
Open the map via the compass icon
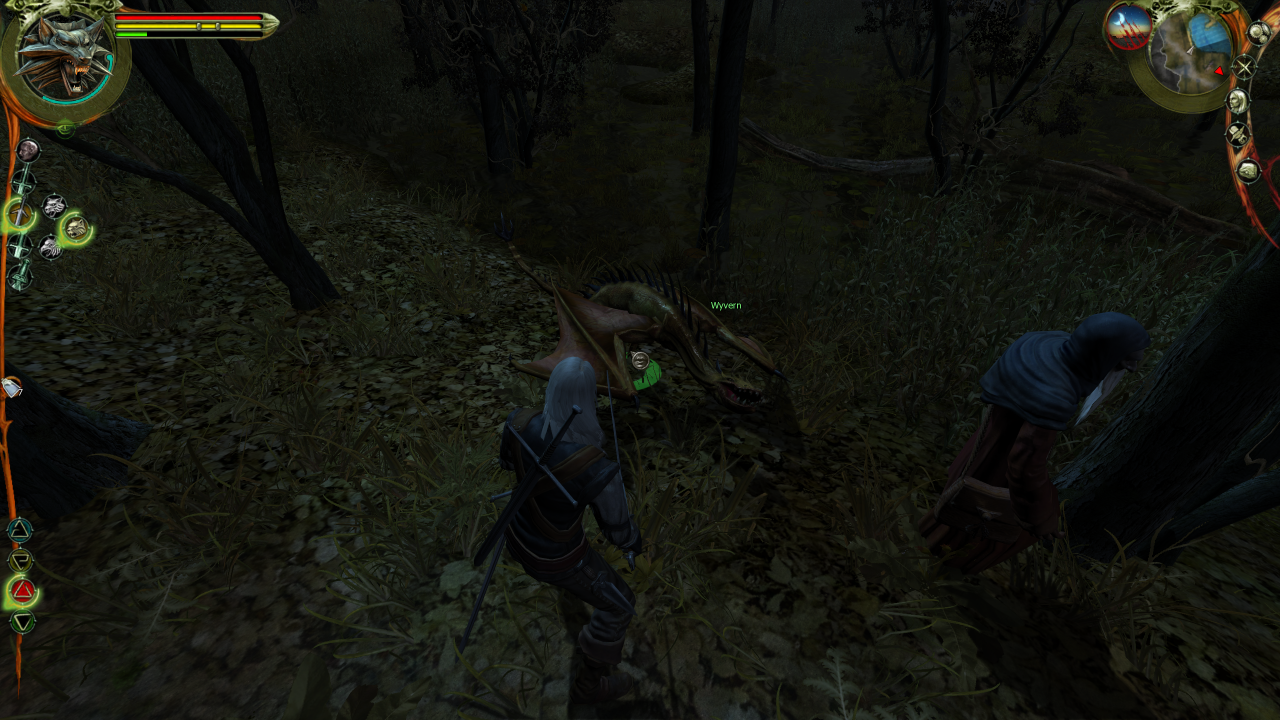(1245, 67)
